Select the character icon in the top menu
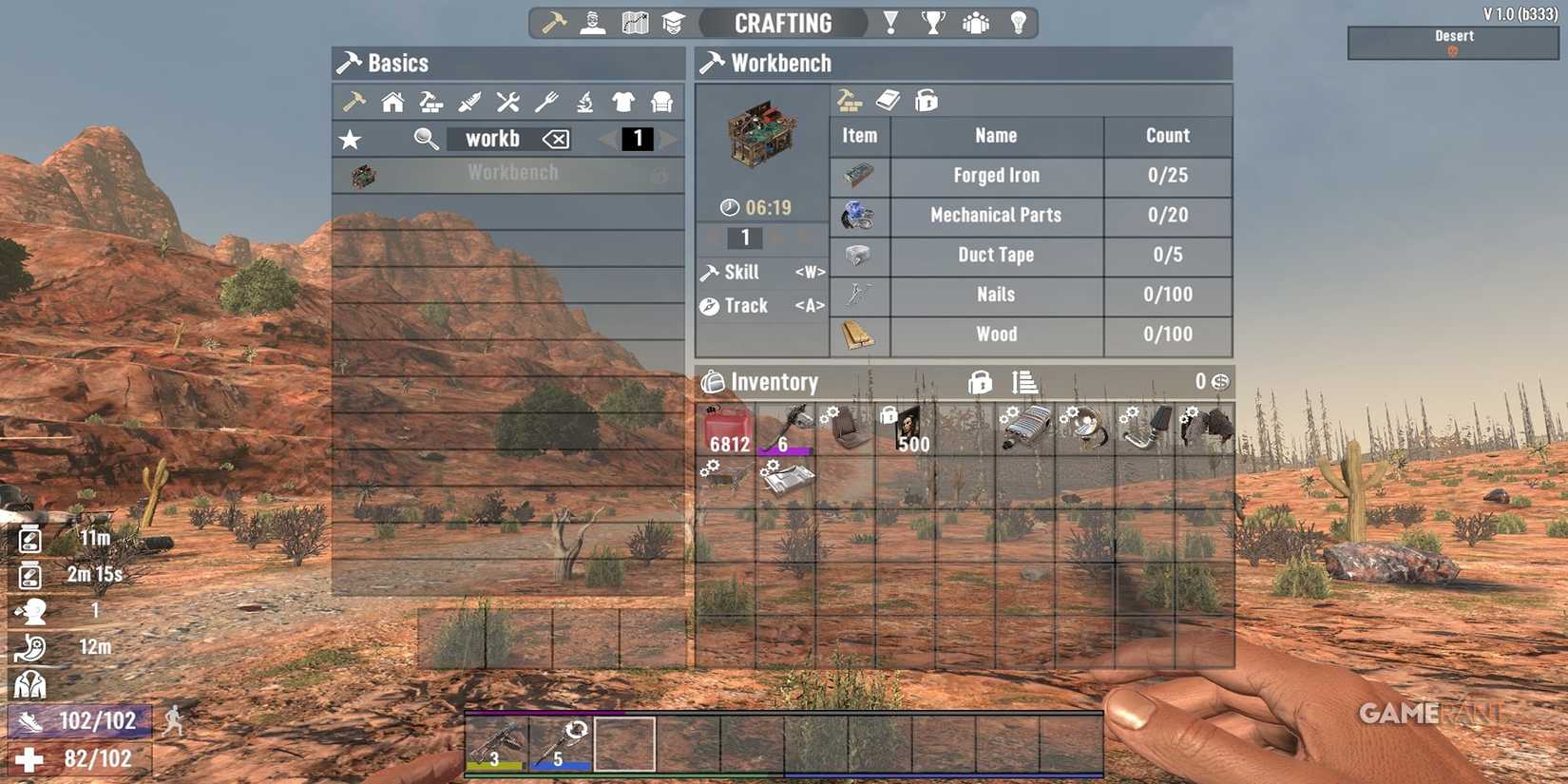 pos(593,21)
